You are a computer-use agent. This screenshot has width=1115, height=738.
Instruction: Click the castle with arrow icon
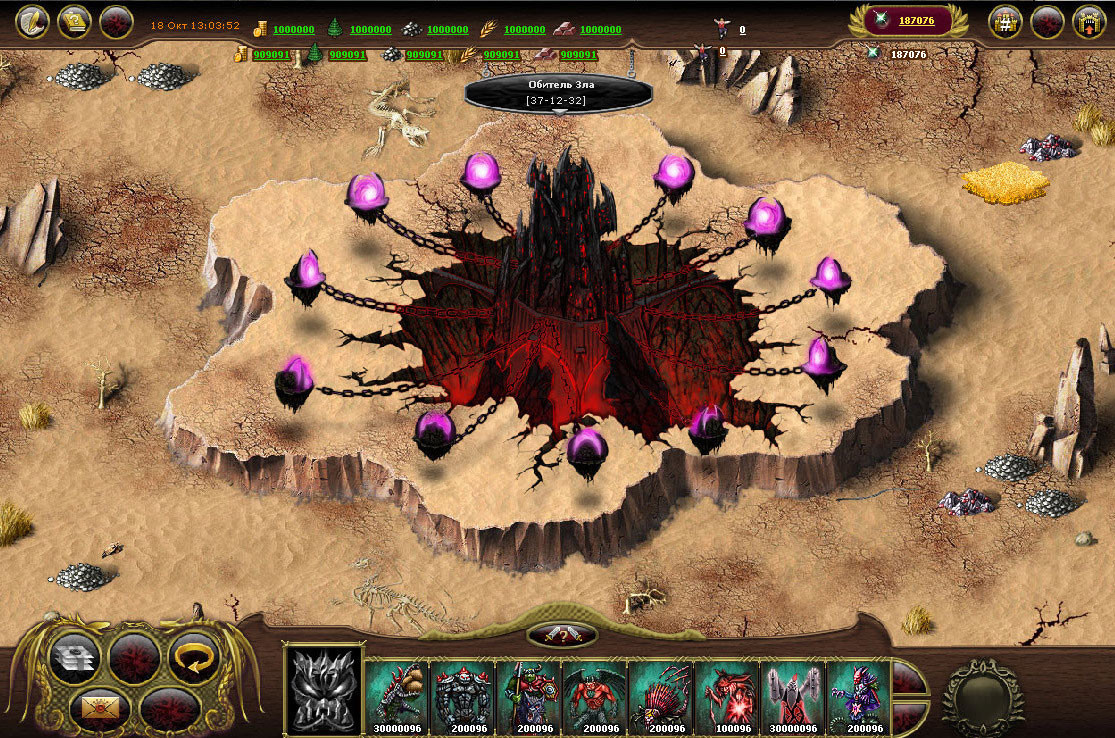click(x=1088, y=21)
